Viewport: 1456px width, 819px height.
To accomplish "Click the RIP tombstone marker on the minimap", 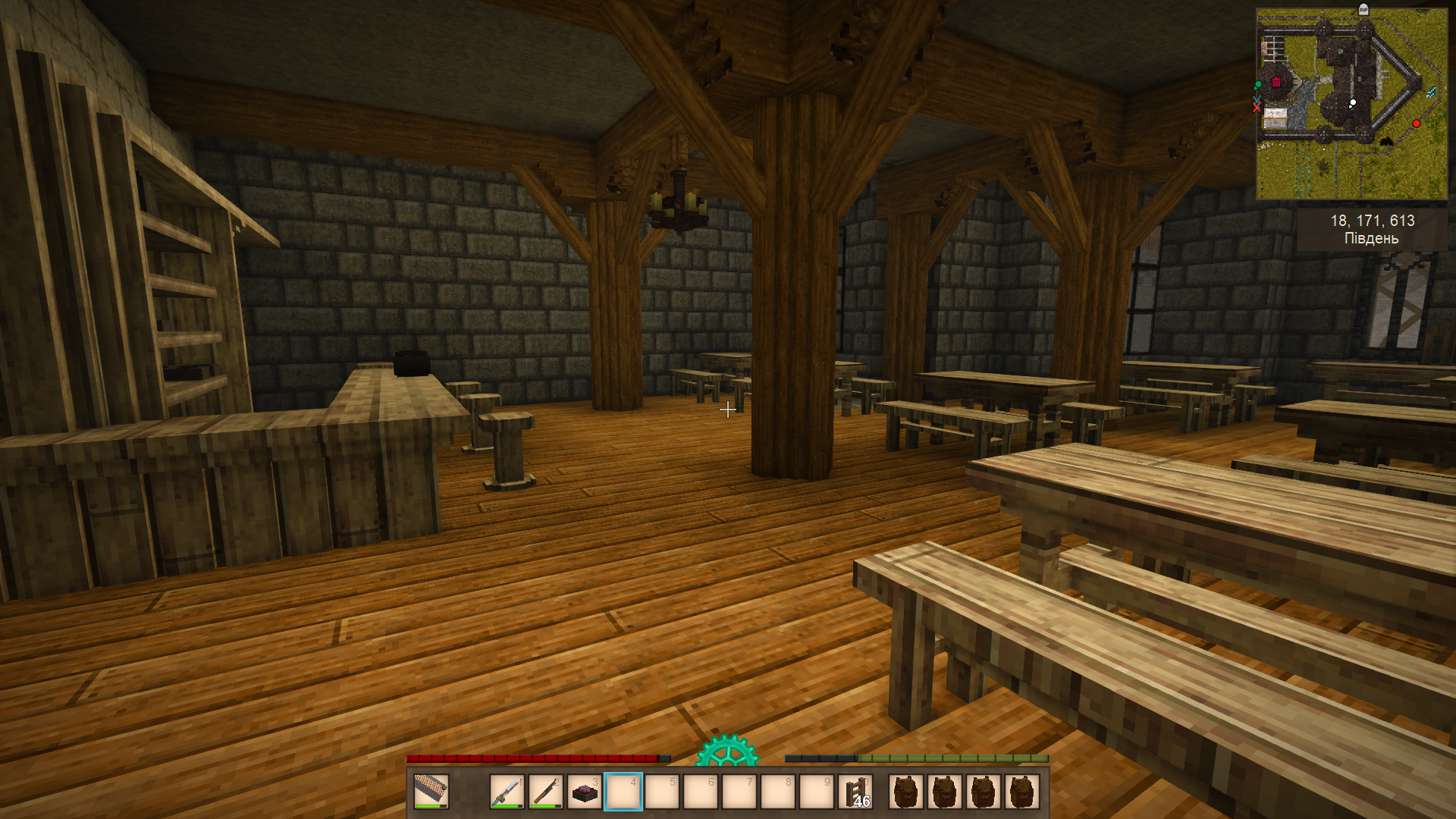I will pos(1363,10).
